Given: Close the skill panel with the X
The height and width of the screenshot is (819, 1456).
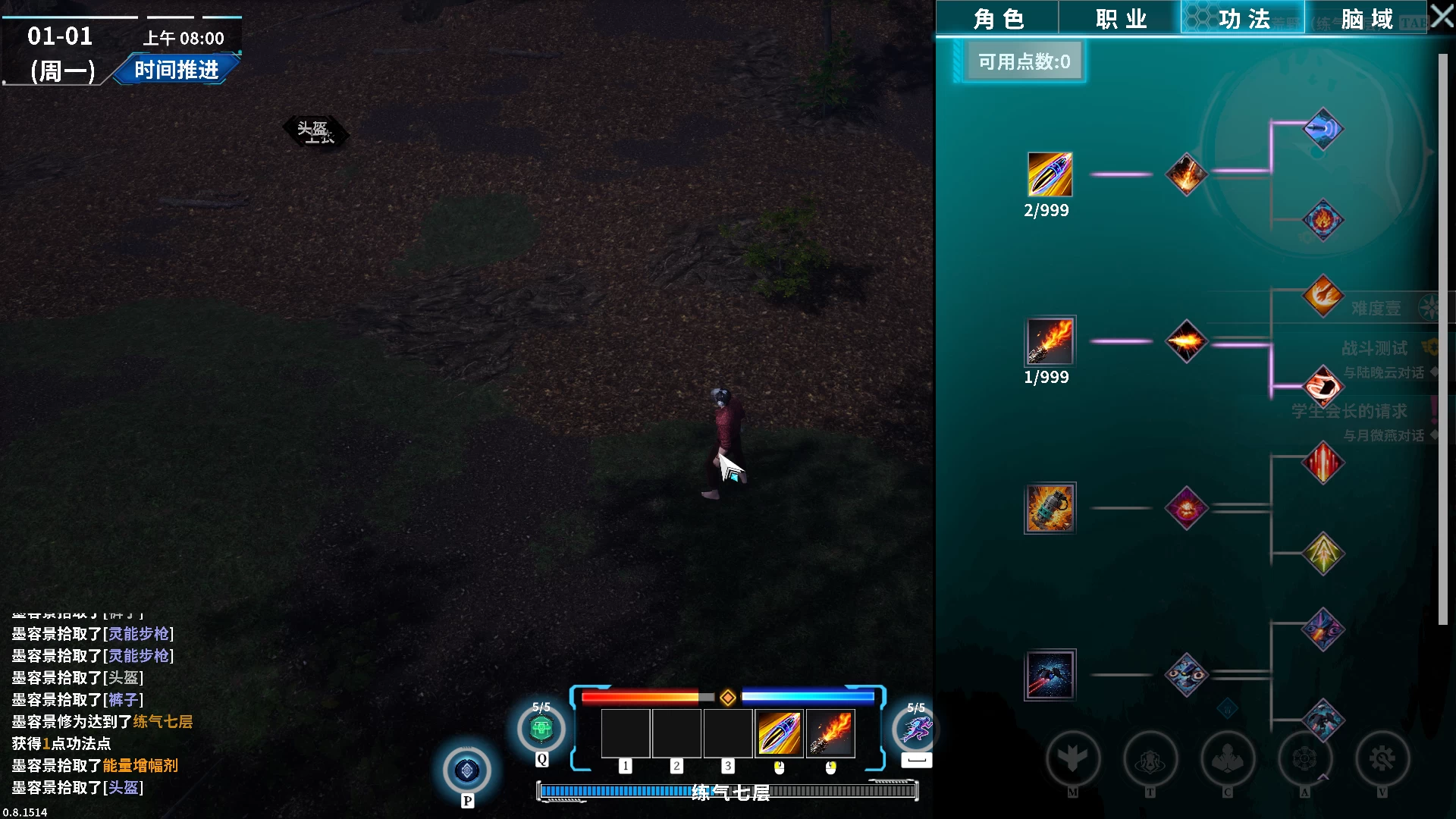Looking at the screenshot, I should point(1442,17).
